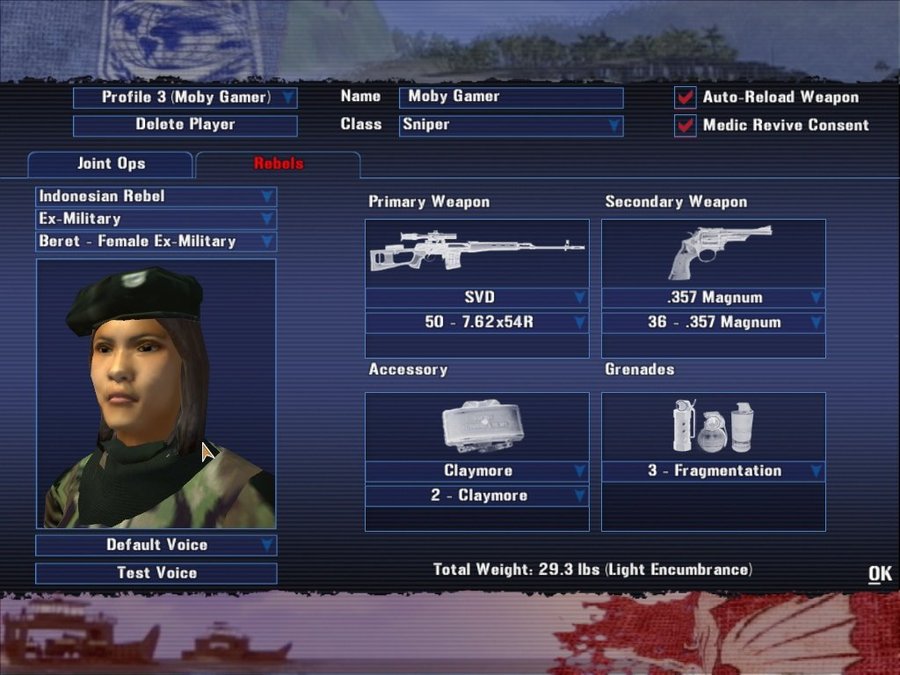Click the Delete Player button
Screen dimensions: 900x675
click(185, 126)
